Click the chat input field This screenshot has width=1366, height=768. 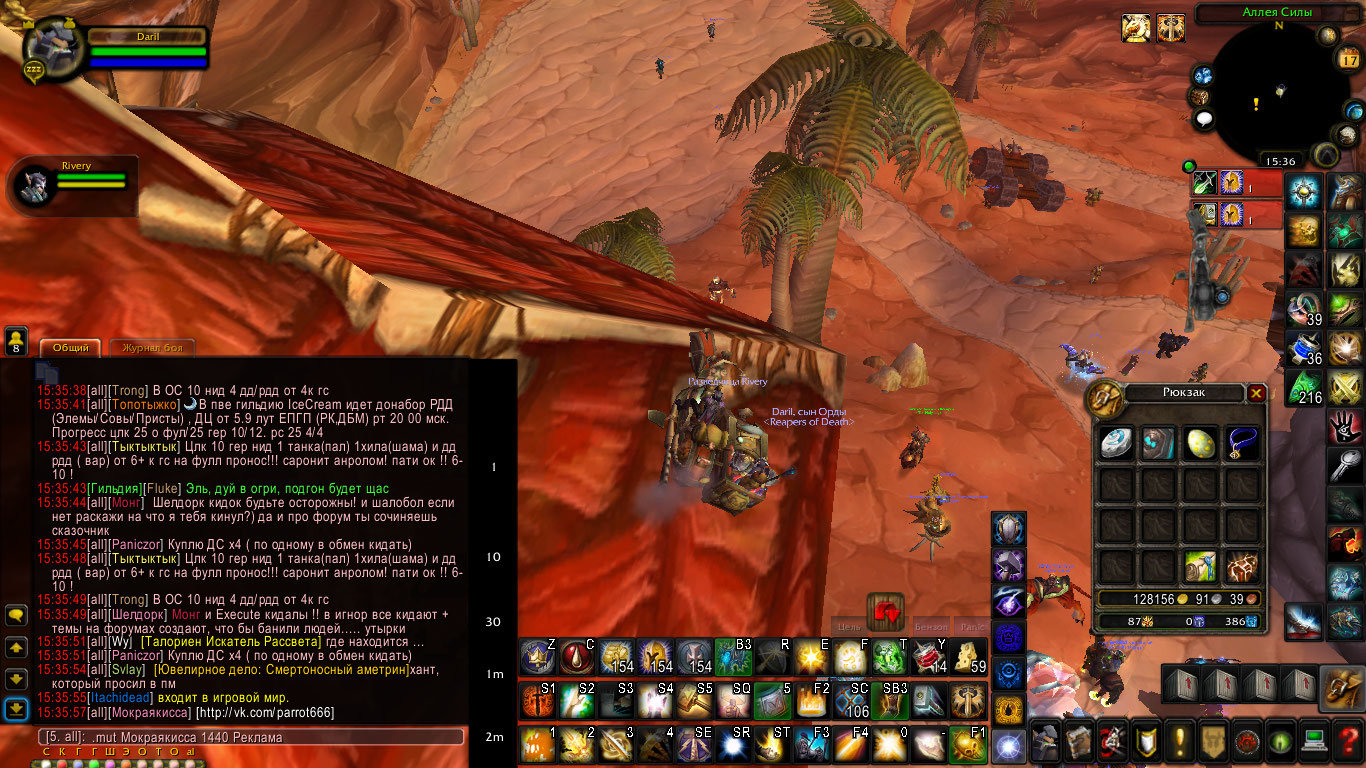point(250,737)
